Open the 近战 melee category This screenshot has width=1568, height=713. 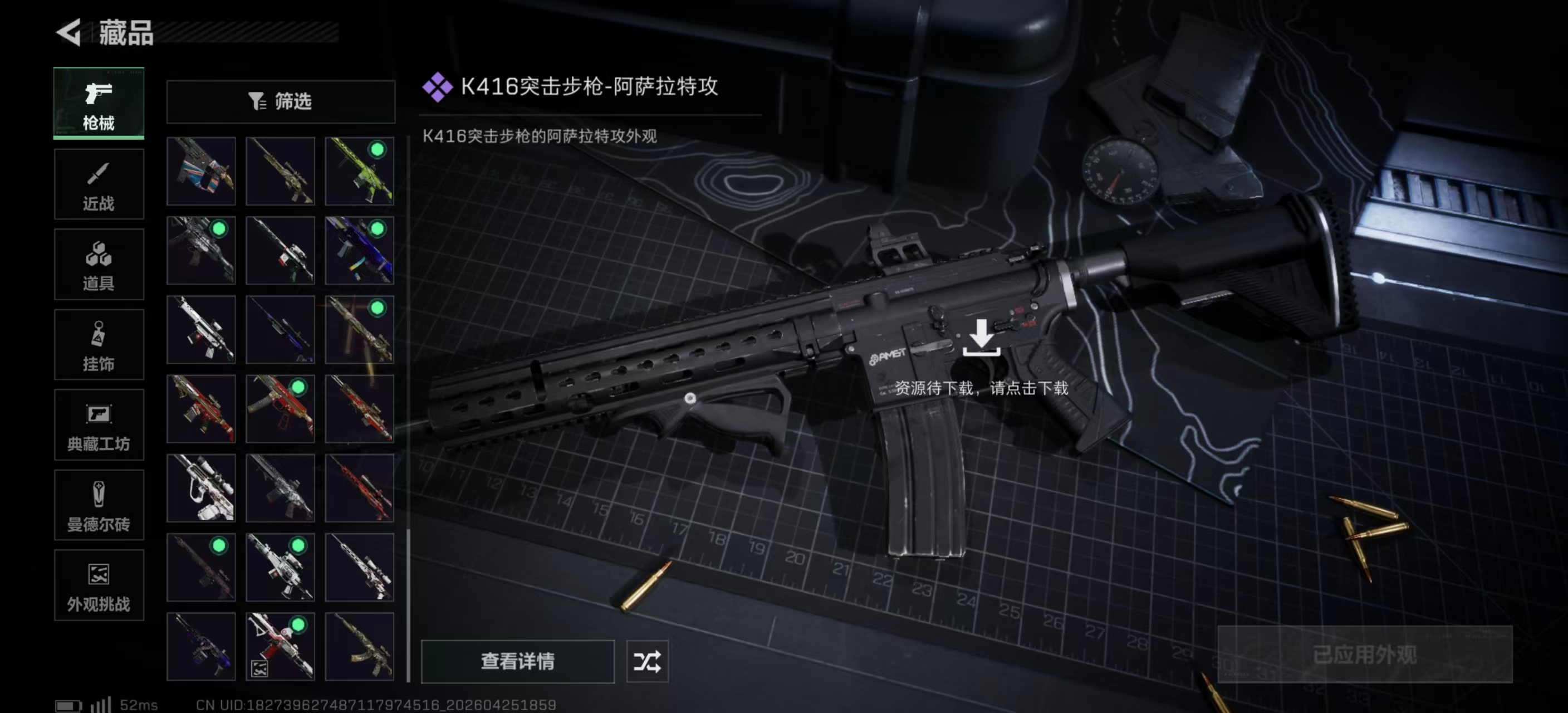click(x=99, y=184)
